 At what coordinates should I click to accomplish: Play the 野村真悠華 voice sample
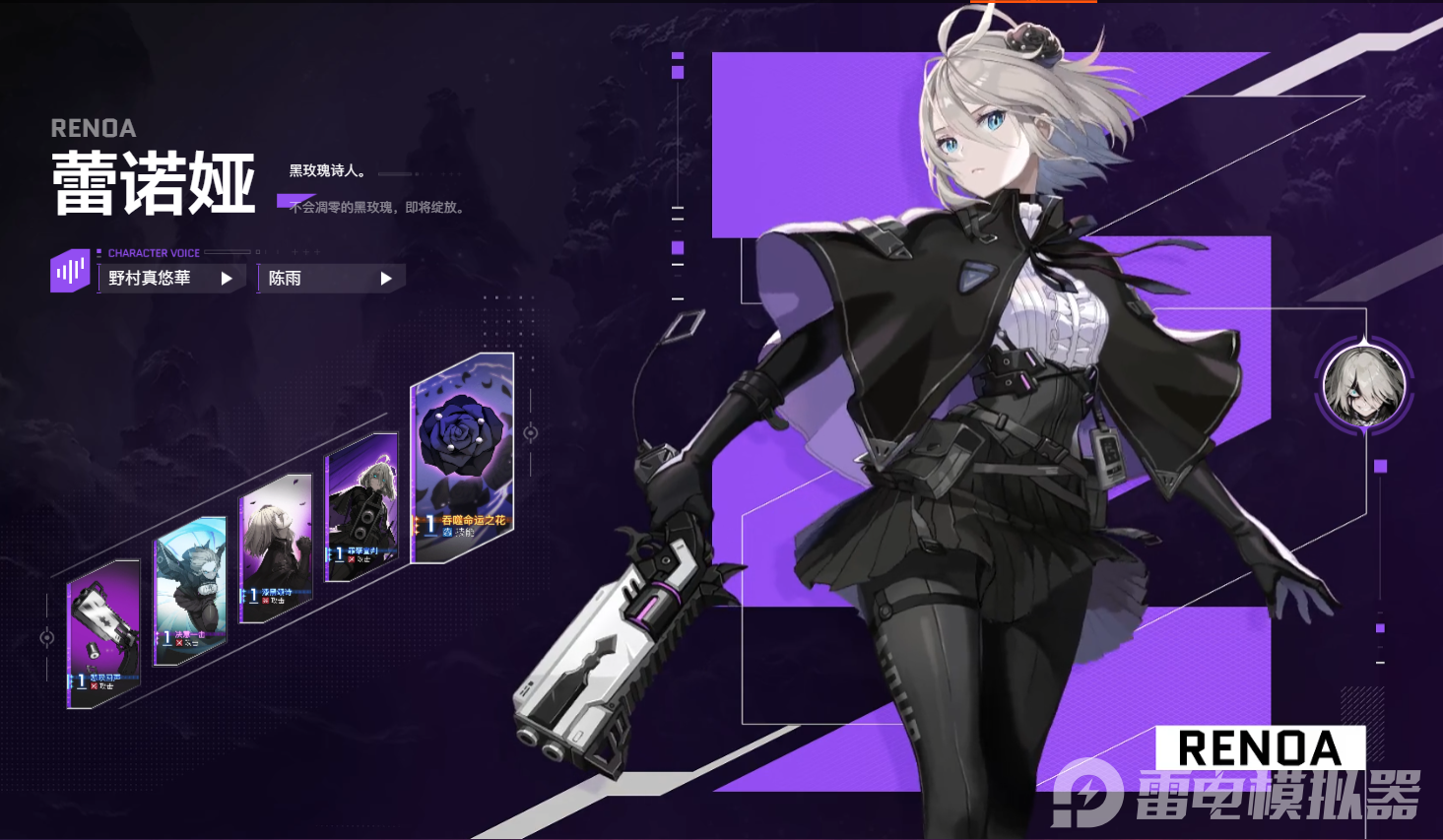pyautogui.click(x=227, y=279)
